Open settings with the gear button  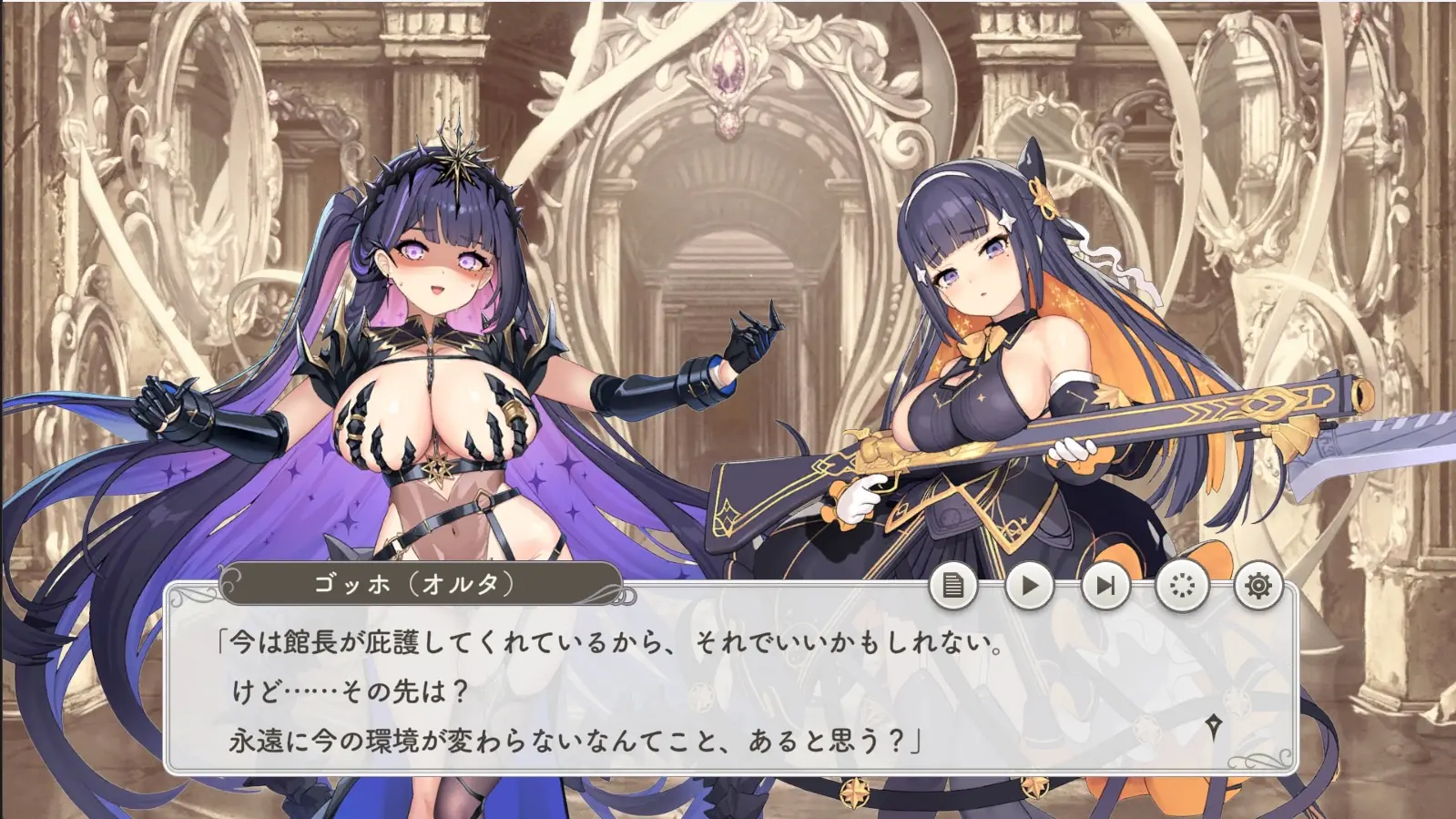[1257, 586]
